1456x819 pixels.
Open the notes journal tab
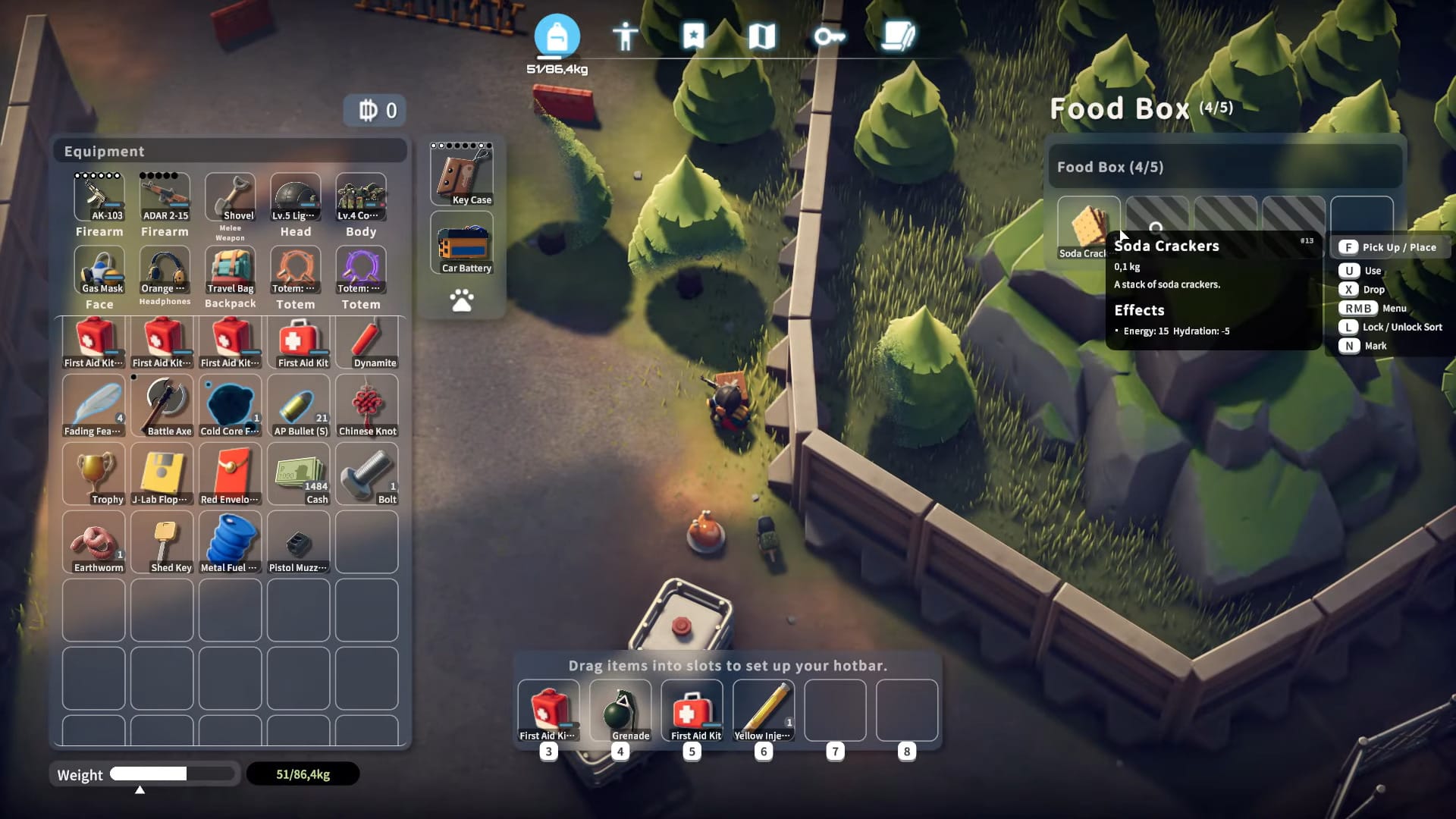[899, 36]
